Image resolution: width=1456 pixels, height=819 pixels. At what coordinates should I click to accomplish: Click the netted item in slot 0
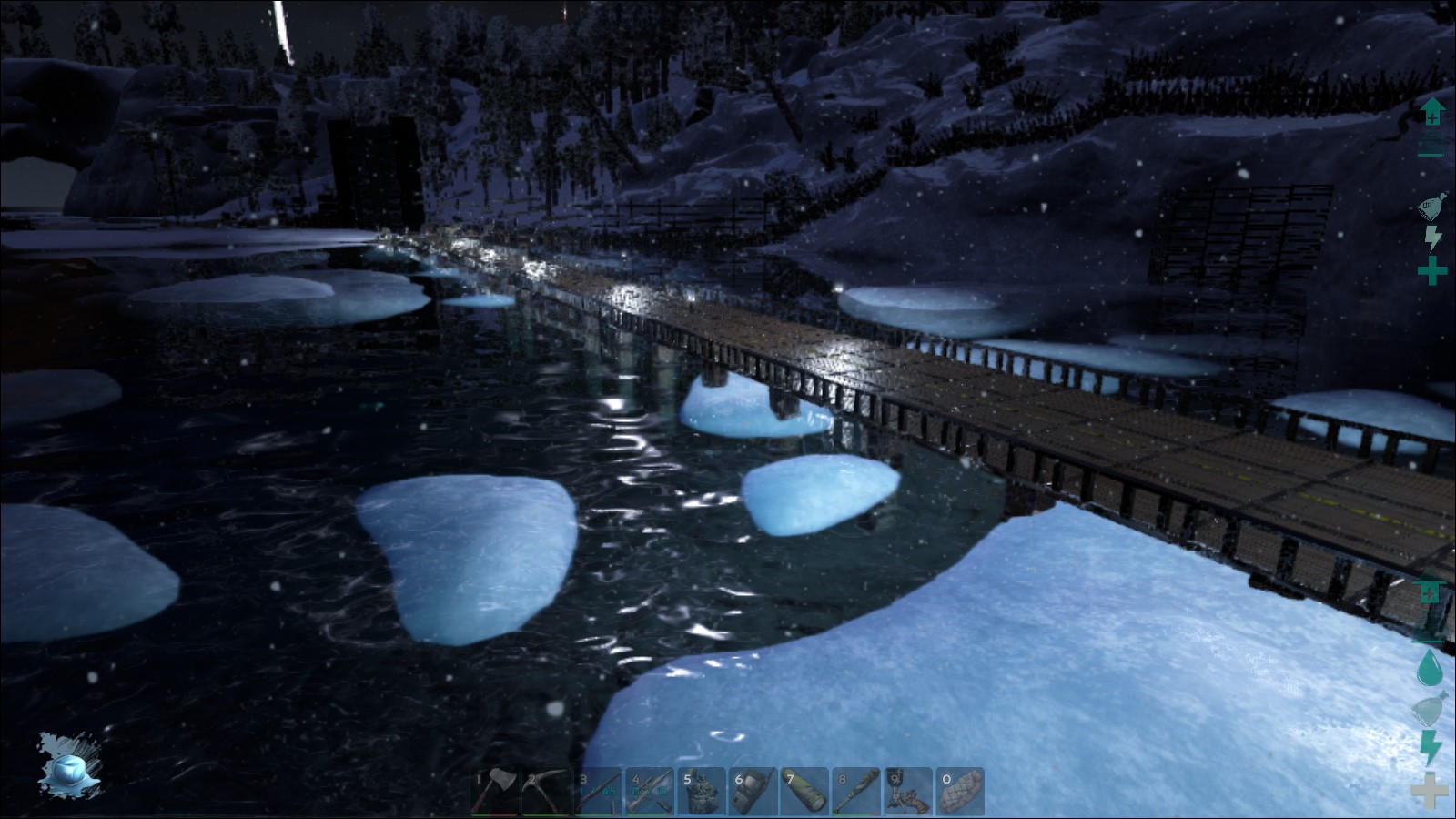[x=961, y=791]
